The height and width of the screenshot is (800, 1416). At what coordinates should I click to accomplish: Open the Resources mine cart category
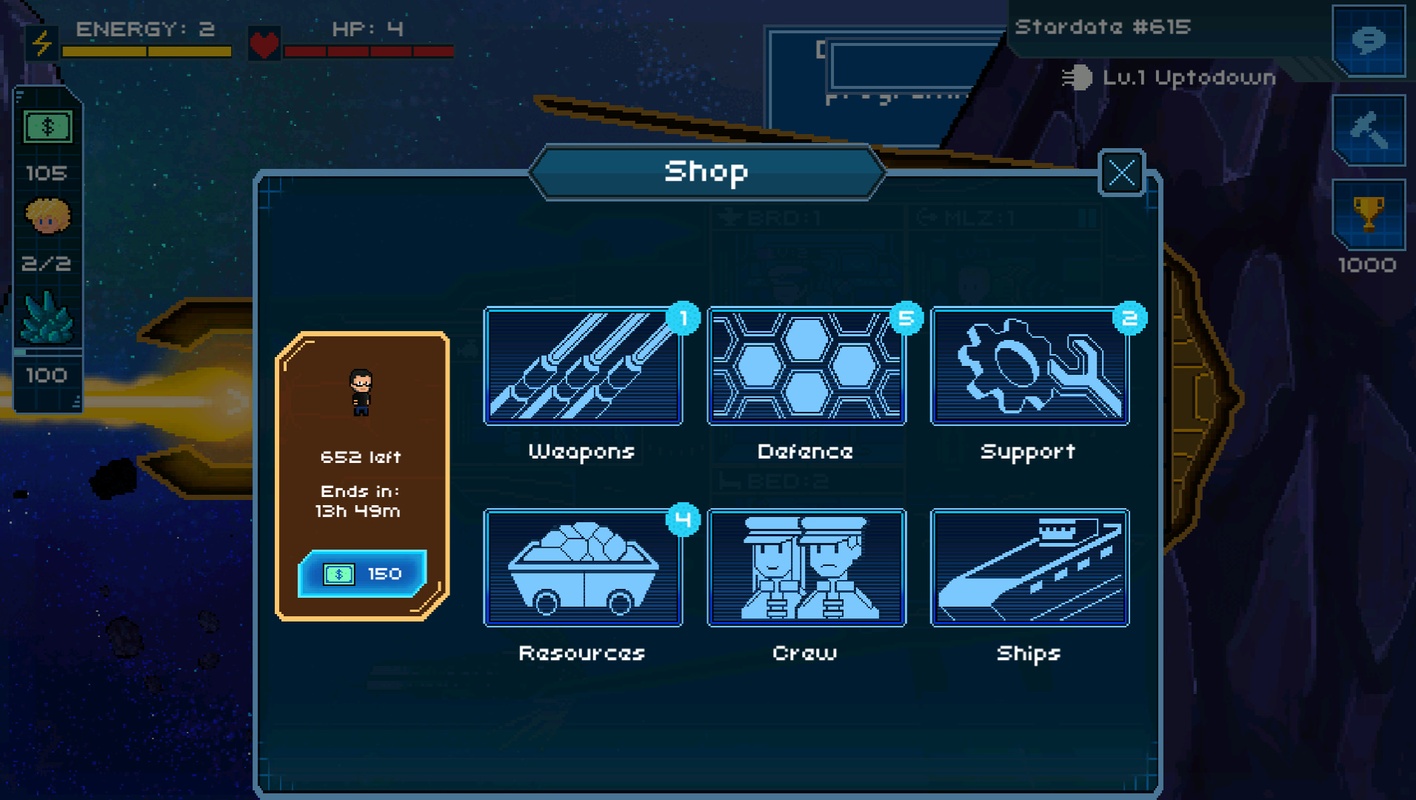pyautogui.click(x=583, y=568)
